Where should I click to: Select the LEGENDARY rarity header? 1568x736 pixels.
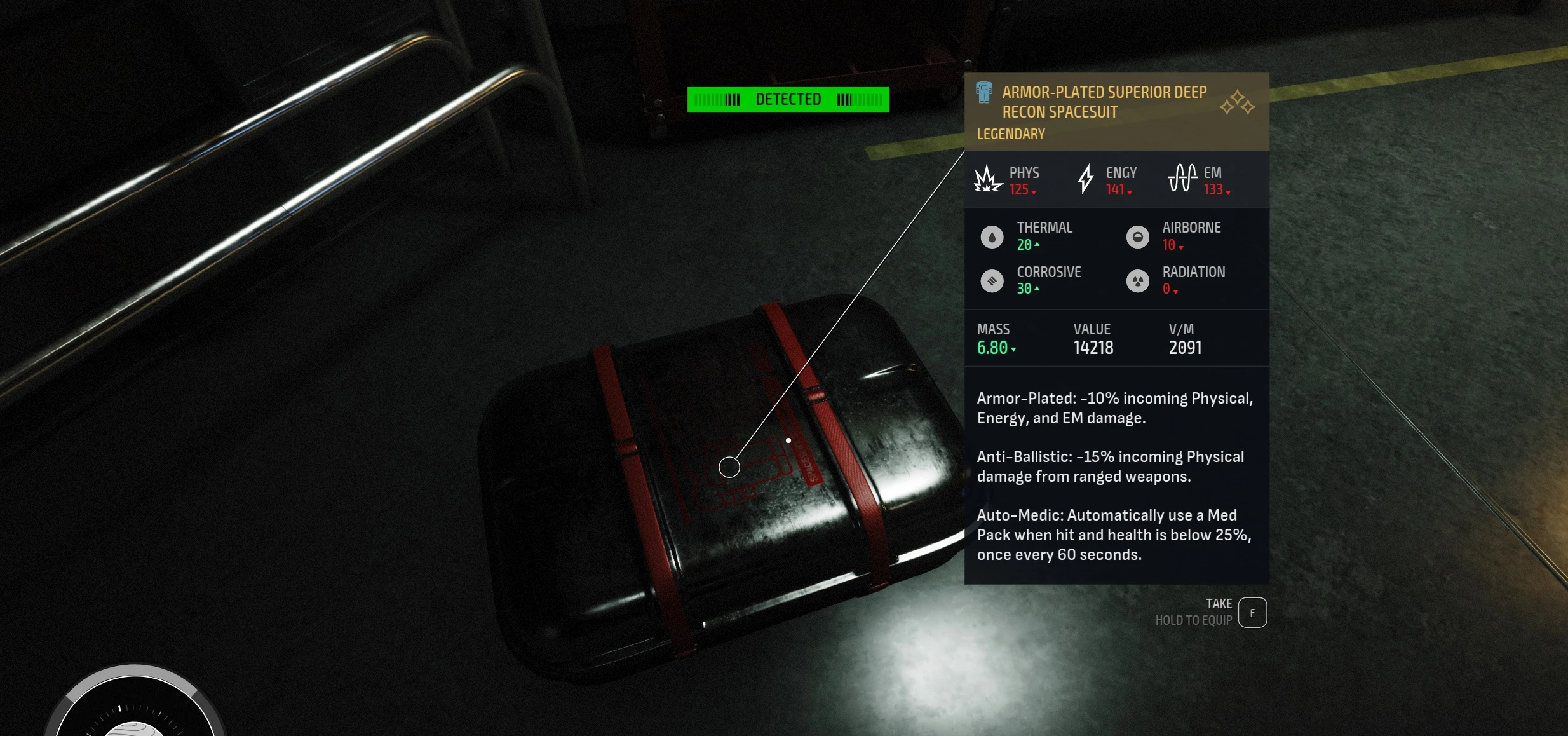1010,133
